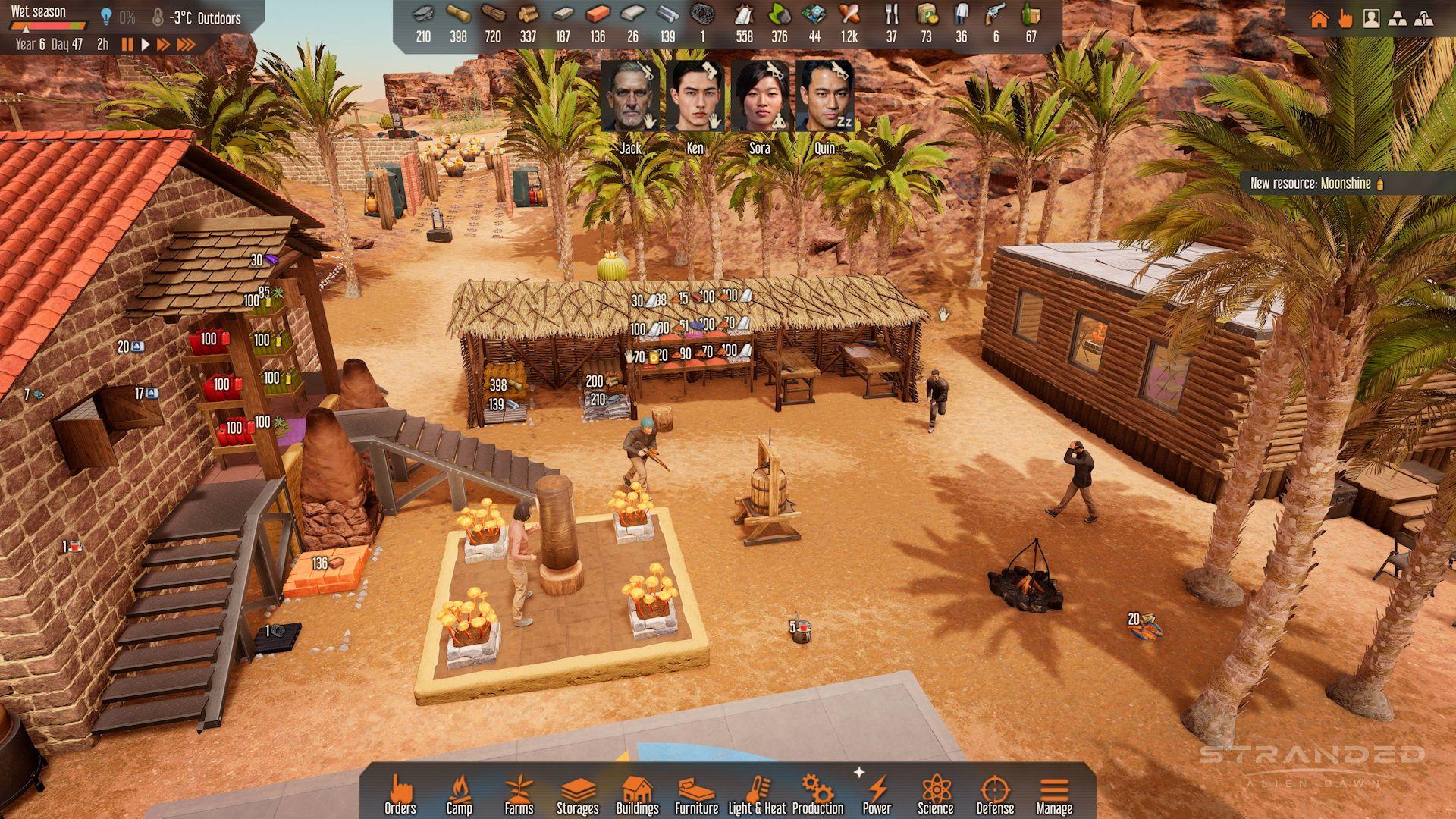Image resolution: width=1456 pixels, height=819 pixels.
Task: Select sleeping survivor Quin's portrait
Action: coord(824,97)
